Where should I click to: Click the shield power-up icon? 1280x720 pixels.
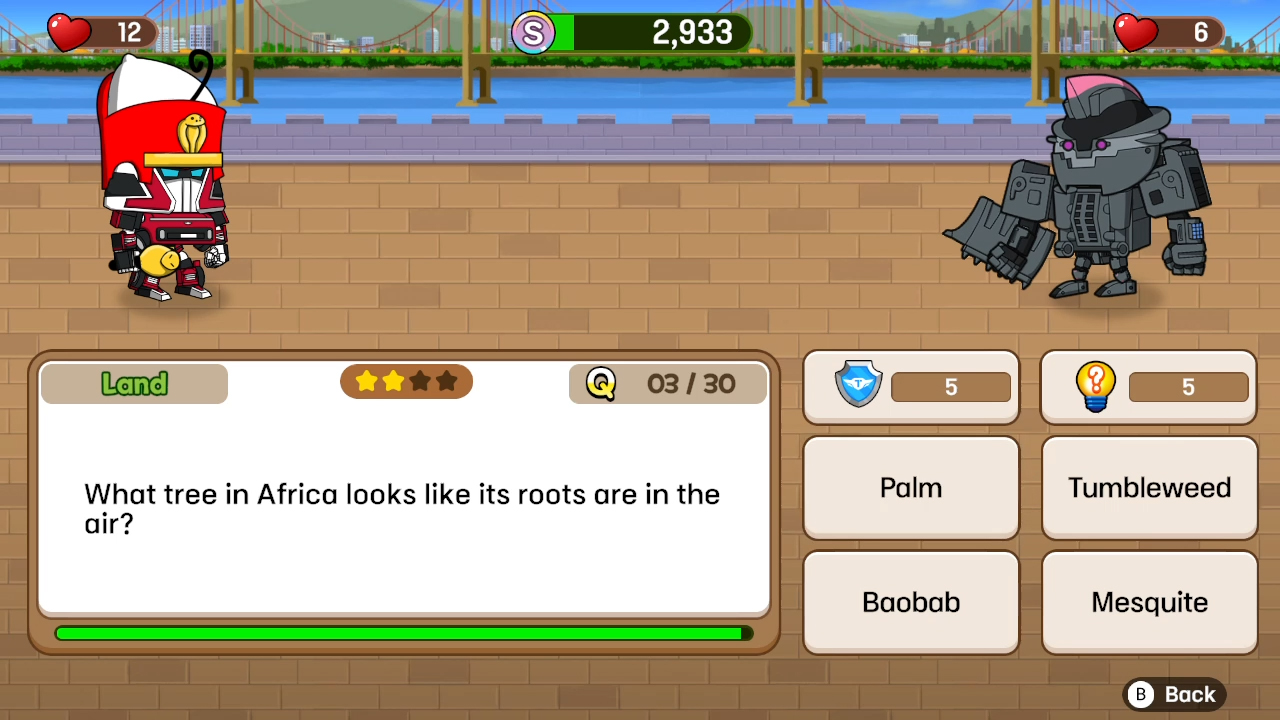(858, 386)
